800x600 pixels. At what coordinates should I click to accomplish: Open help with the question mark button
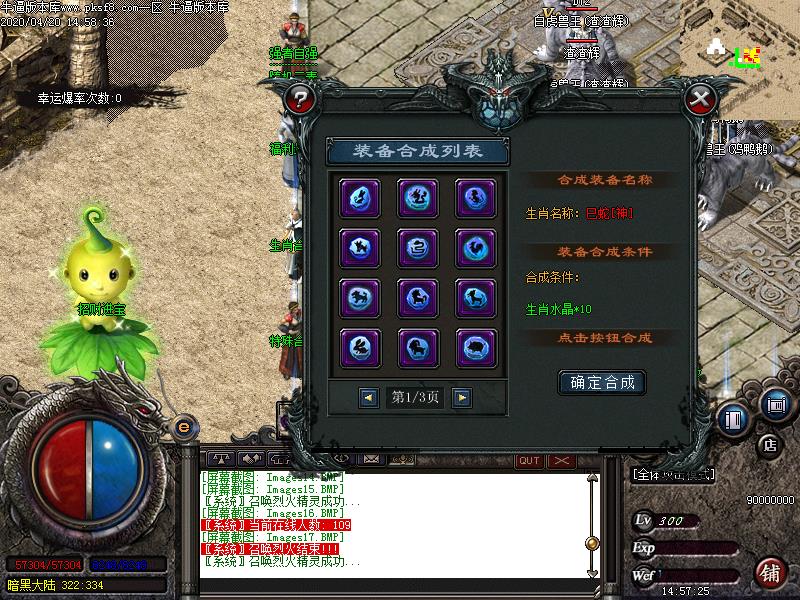pos(299,98)
